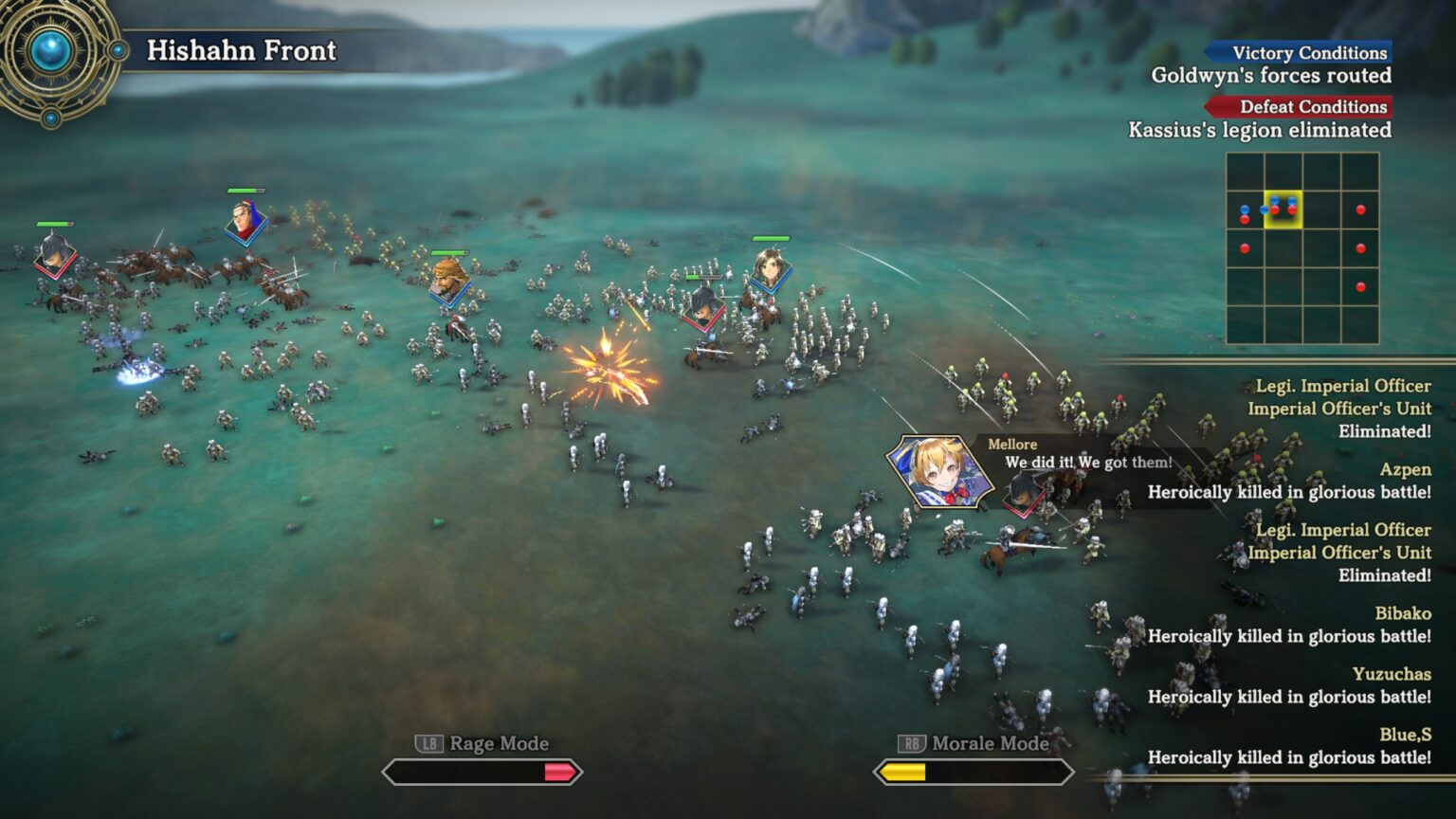
Task: Click the blue orb emblem by Hishahn Front
Action: tap(52, 52)
